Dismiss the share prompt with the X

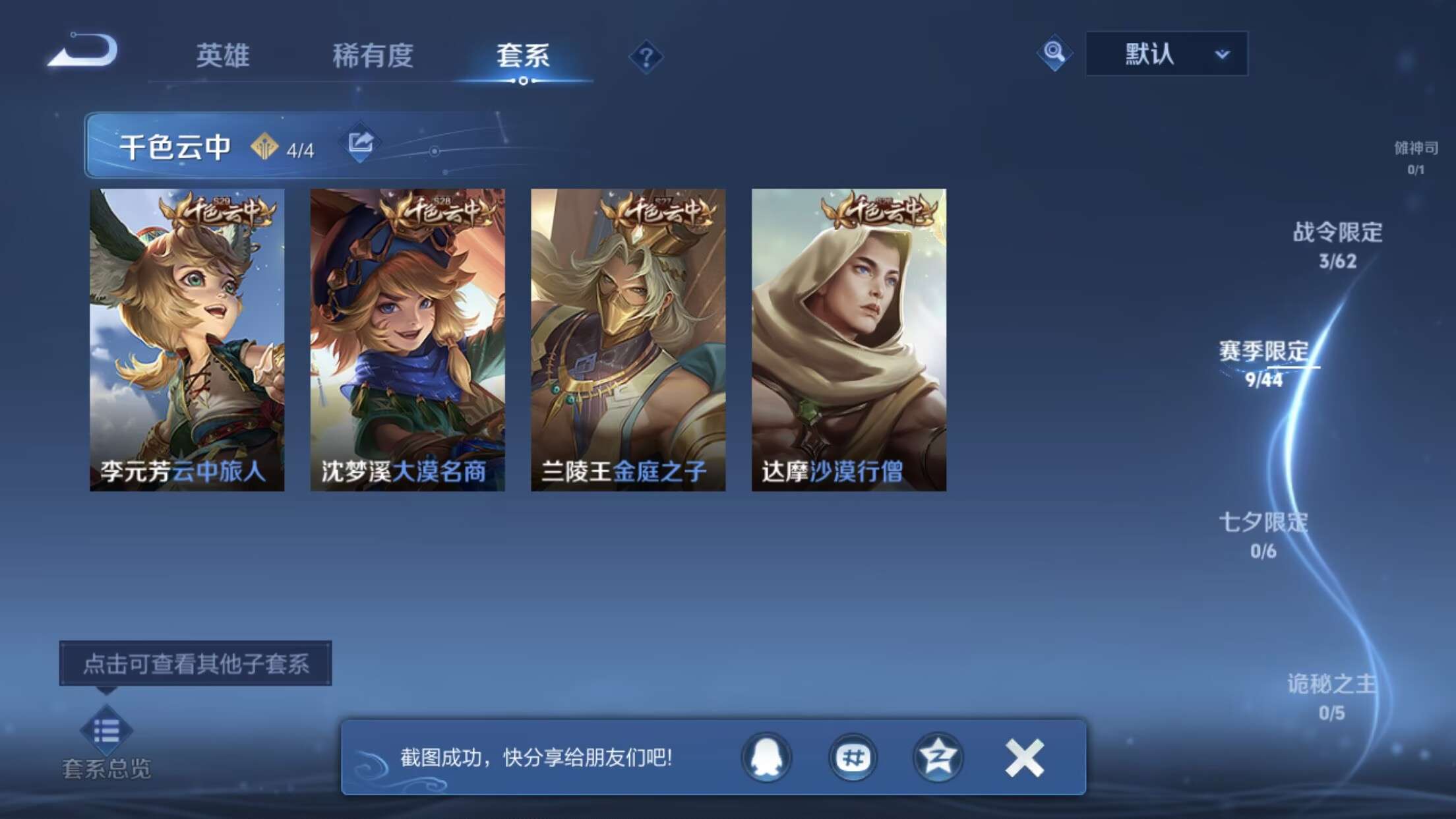[x=1022, y=758]
